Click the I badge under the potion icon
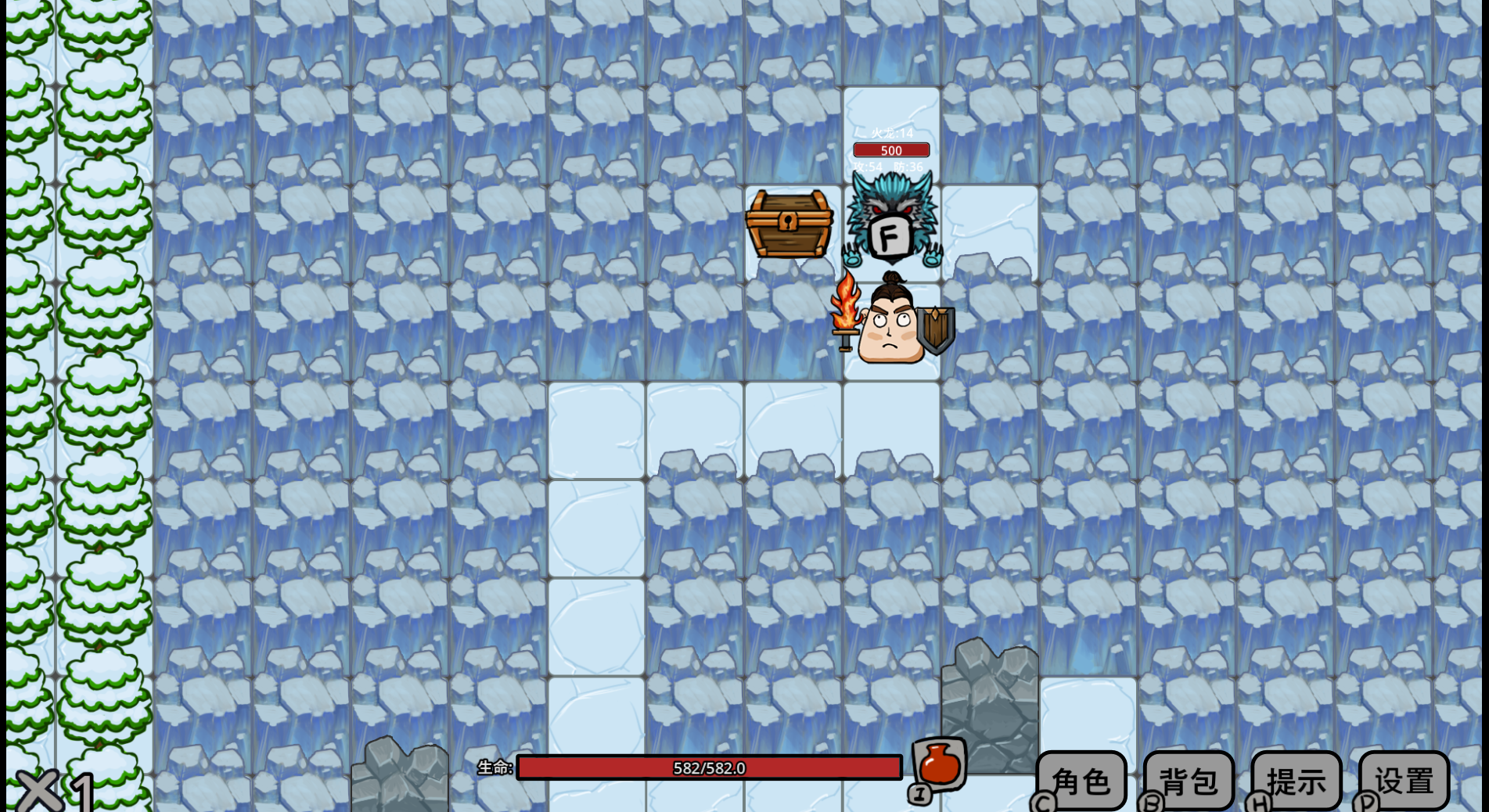 (918, 795)
